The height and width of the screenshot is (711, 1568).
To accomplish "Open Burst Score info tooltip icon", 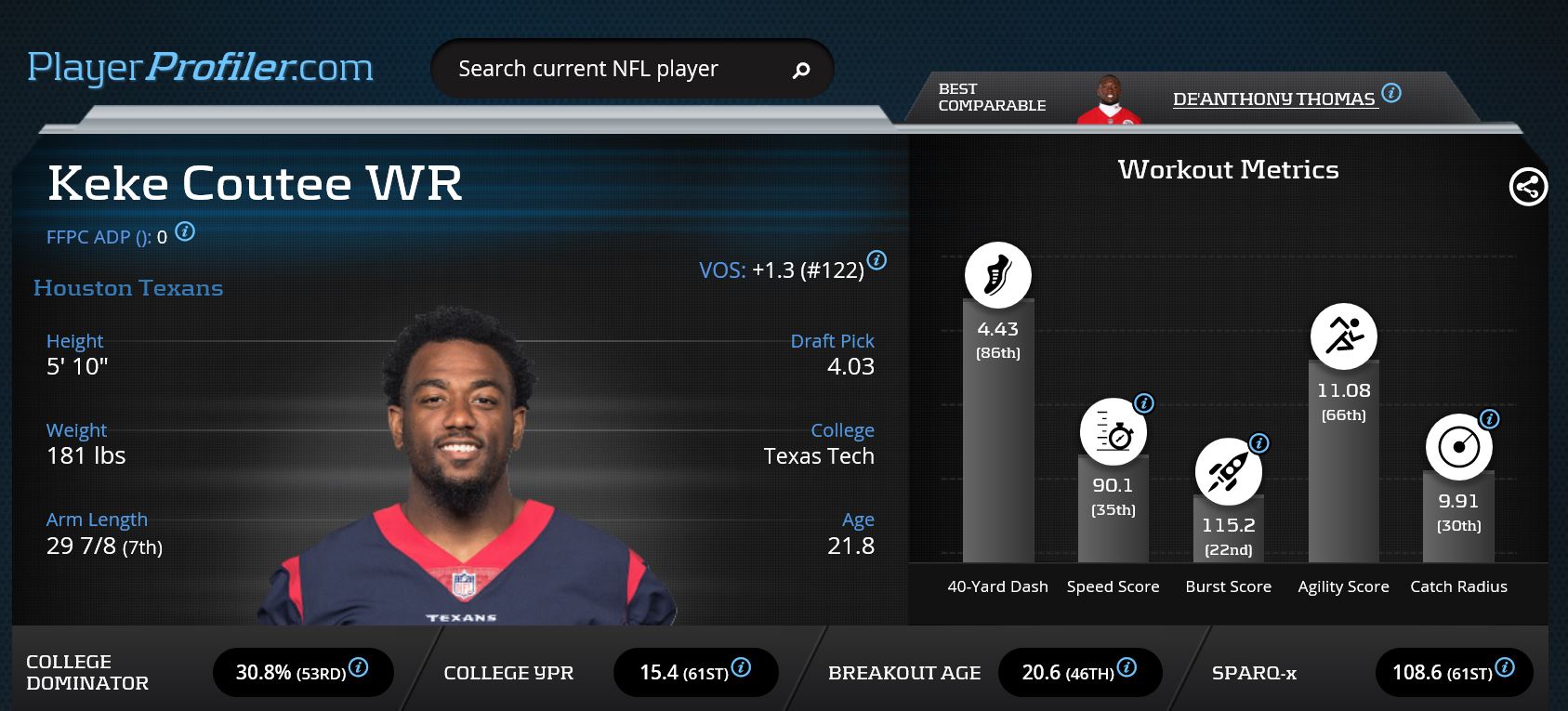I will coord(1259,443).
